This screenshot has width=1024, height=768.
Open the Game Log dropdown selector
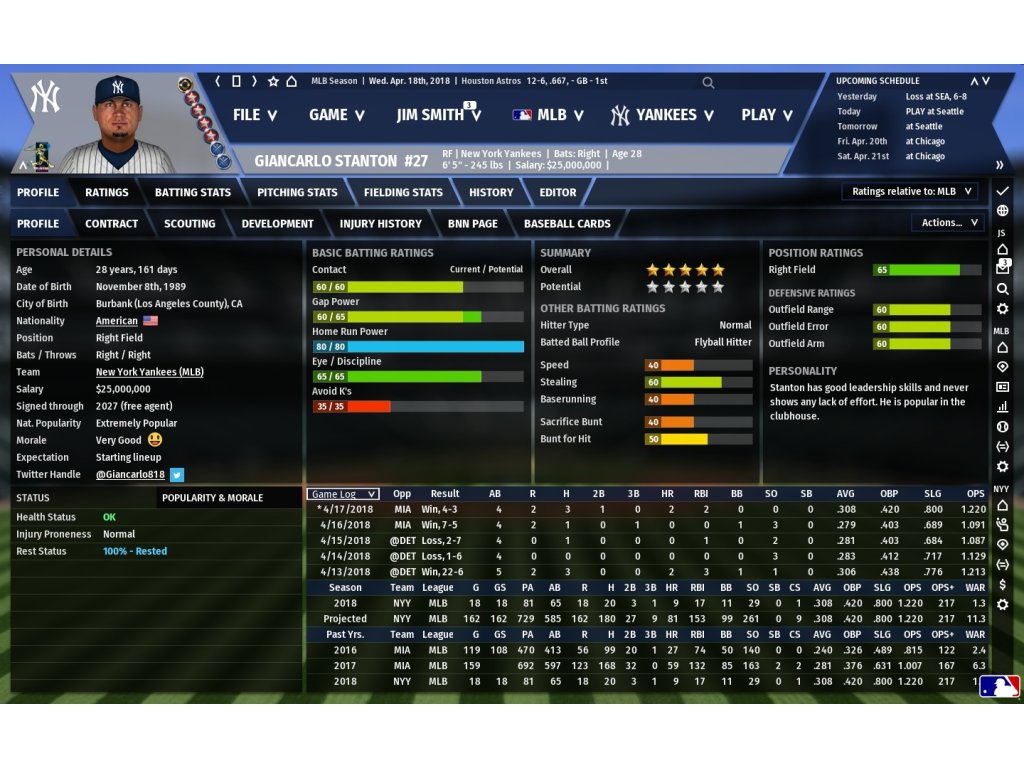[343, 494]
